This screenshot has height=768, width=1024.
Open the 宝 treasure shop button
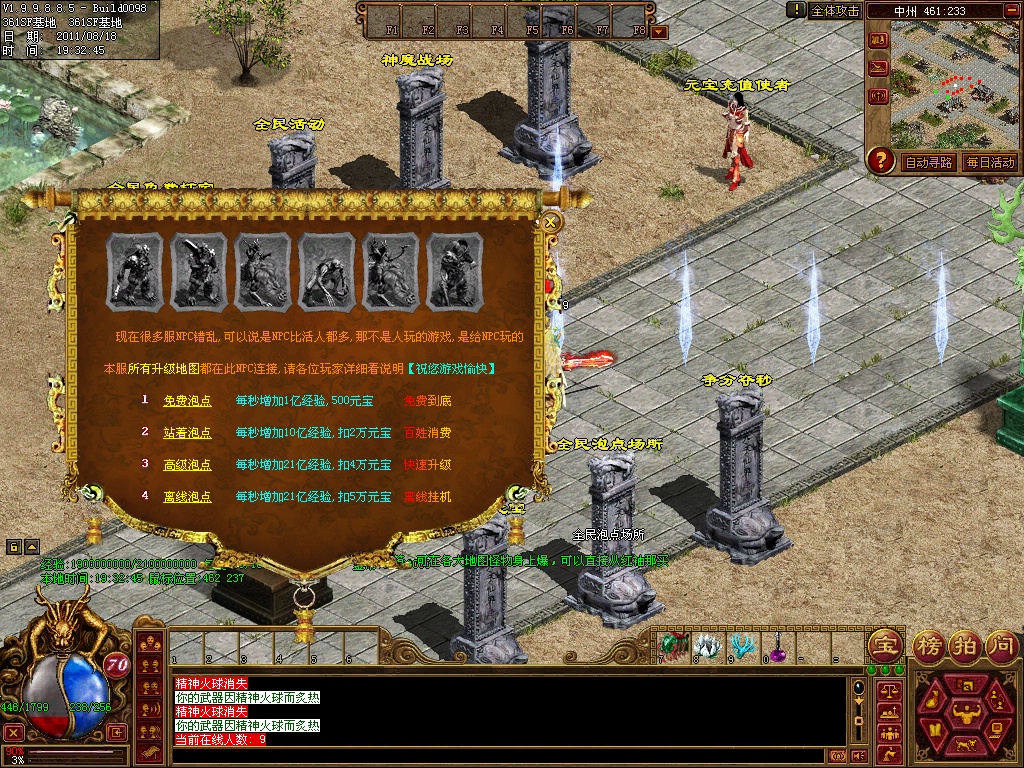click(883, 644)
